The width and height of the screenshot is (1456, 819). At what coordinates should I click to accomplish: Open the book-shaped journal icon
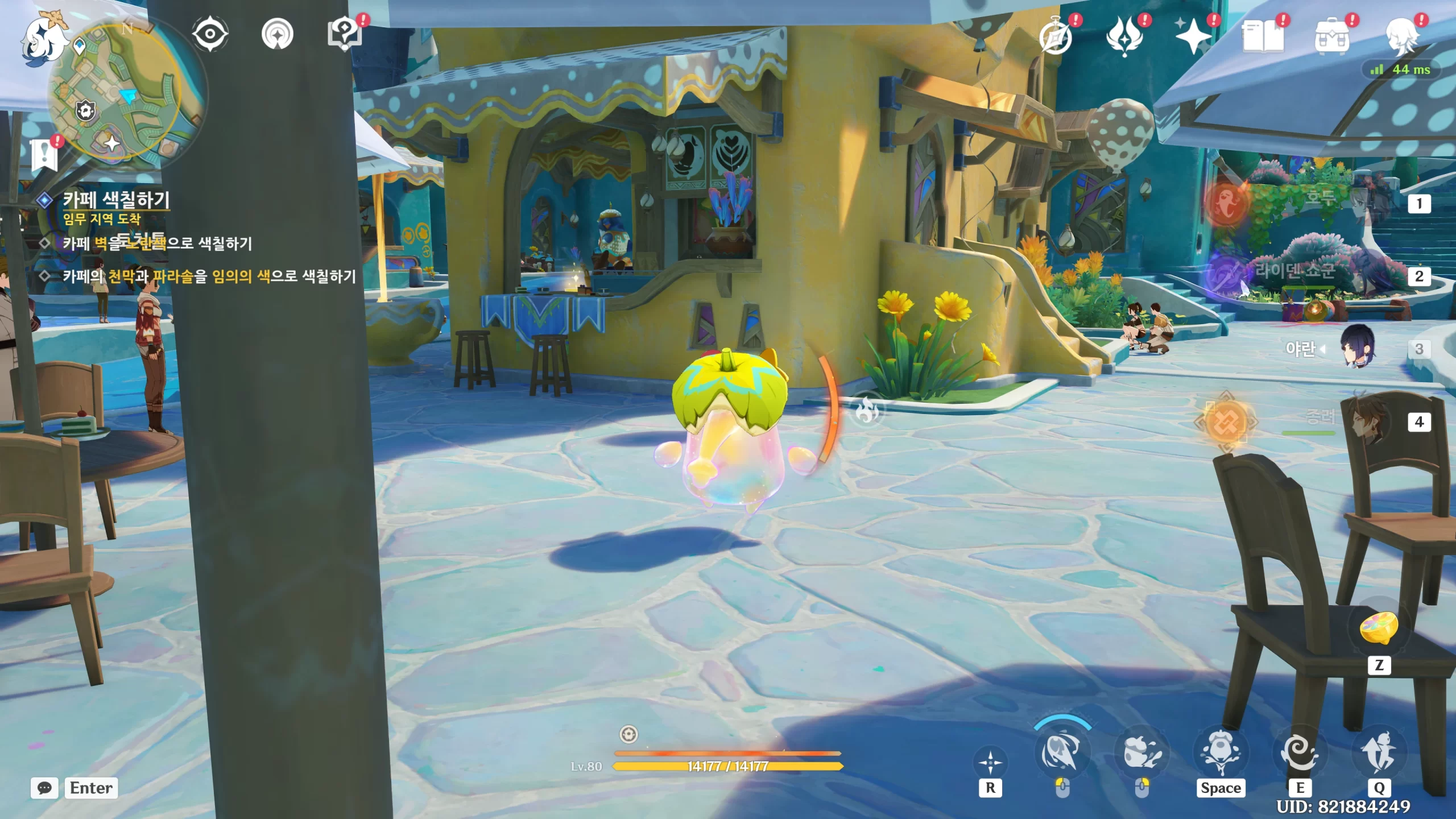point(1263,37)
